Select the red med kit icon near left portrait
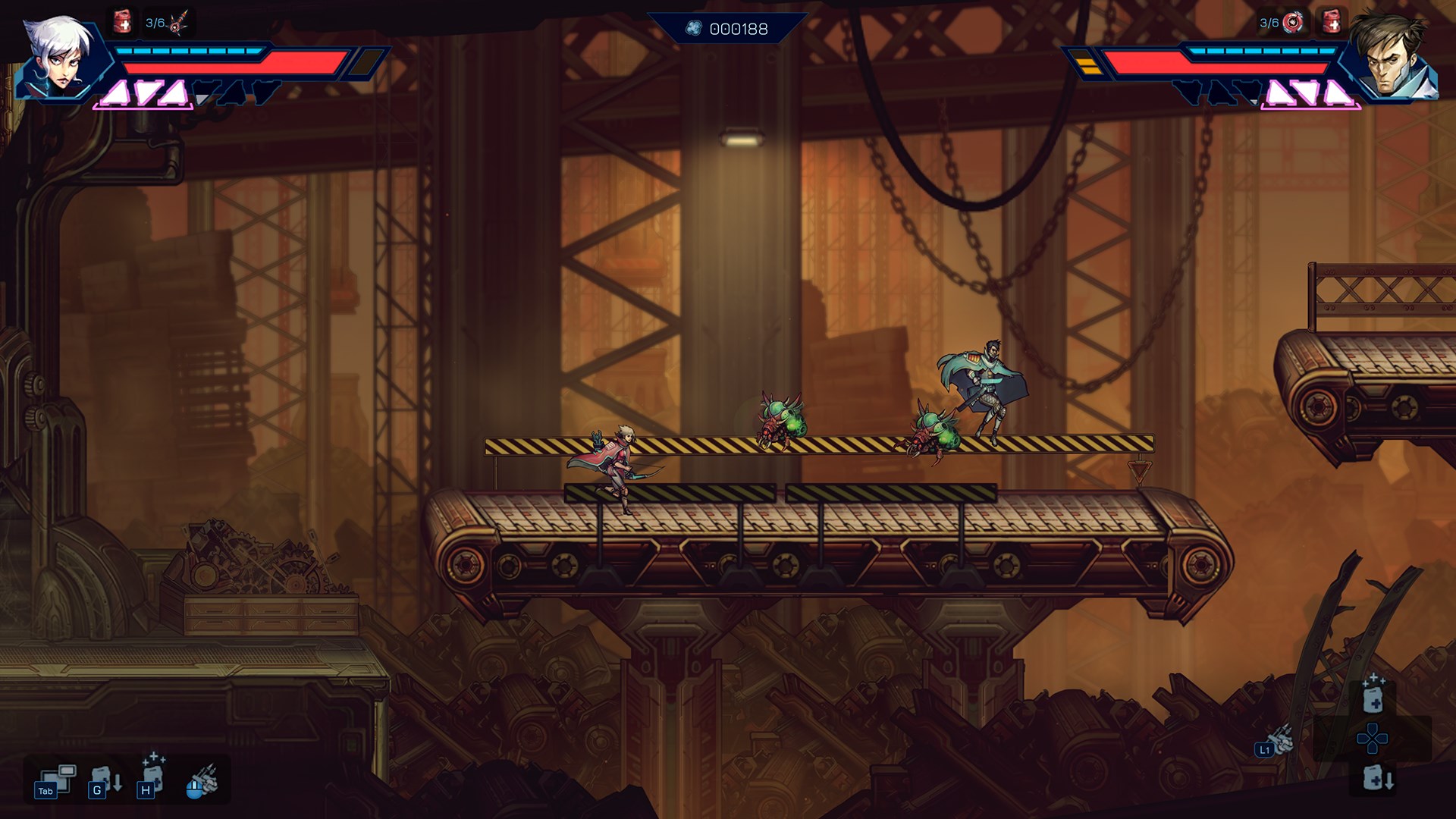Image resolution: width=1456 pixels, height=819 pixels. 121,20
